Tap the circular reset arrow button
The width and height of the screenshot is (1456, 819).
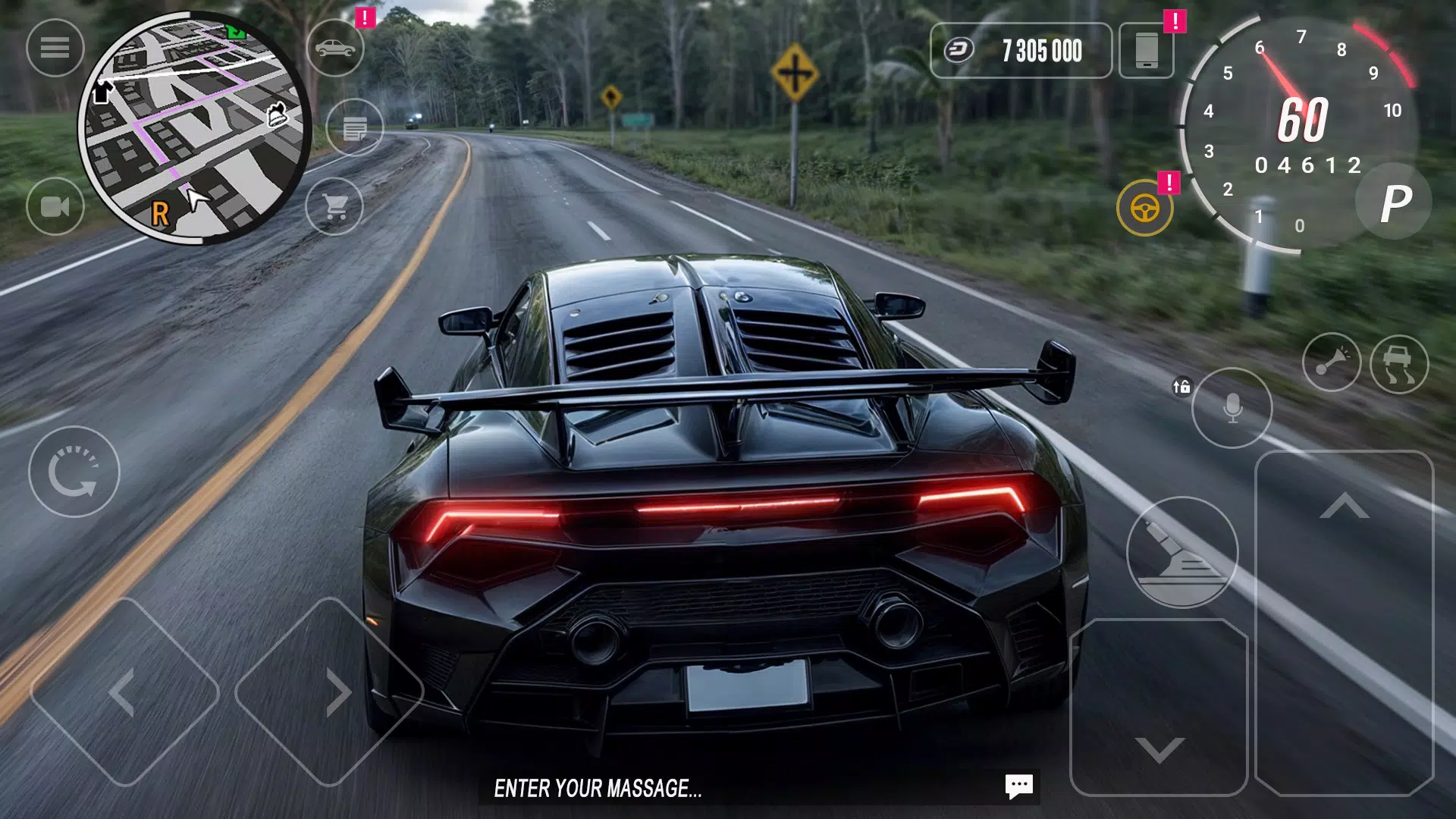click(x=74, y=472)
